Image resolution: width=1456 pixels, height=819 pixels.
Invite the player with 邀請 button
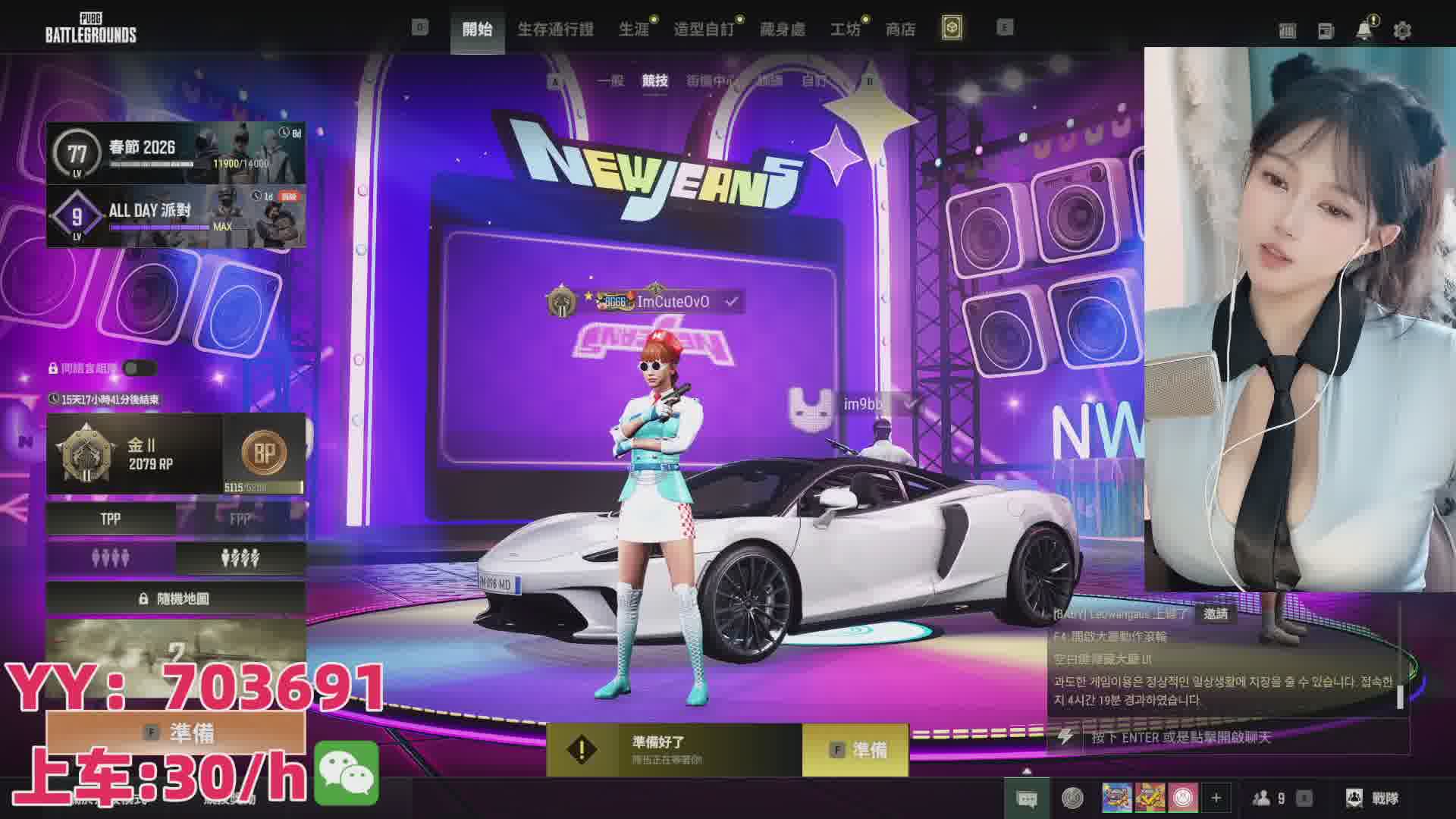pyautogui.click(x=1215, y=613)
